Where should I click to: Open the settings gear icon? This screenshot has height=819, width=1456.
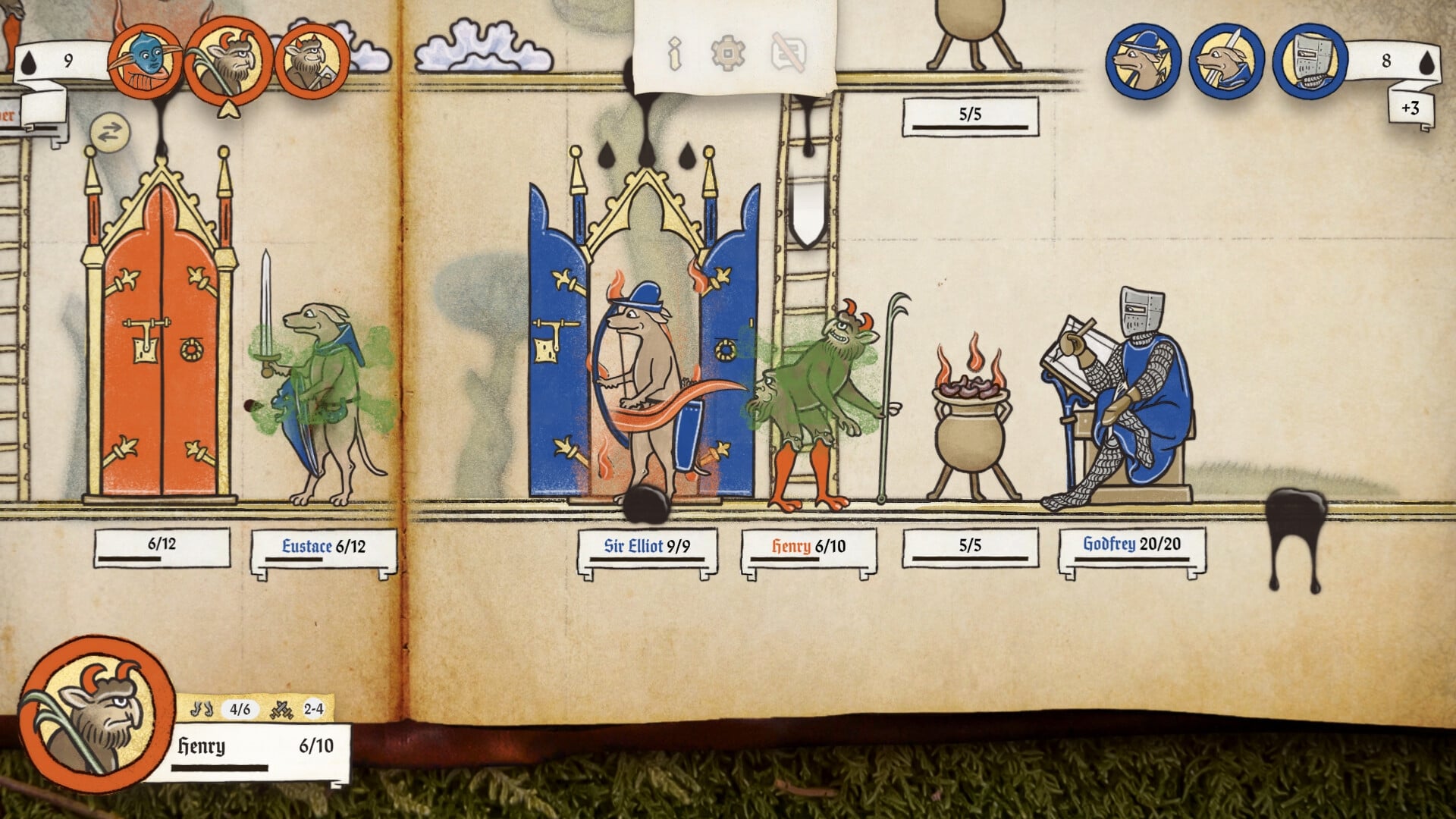click(728, 55)
